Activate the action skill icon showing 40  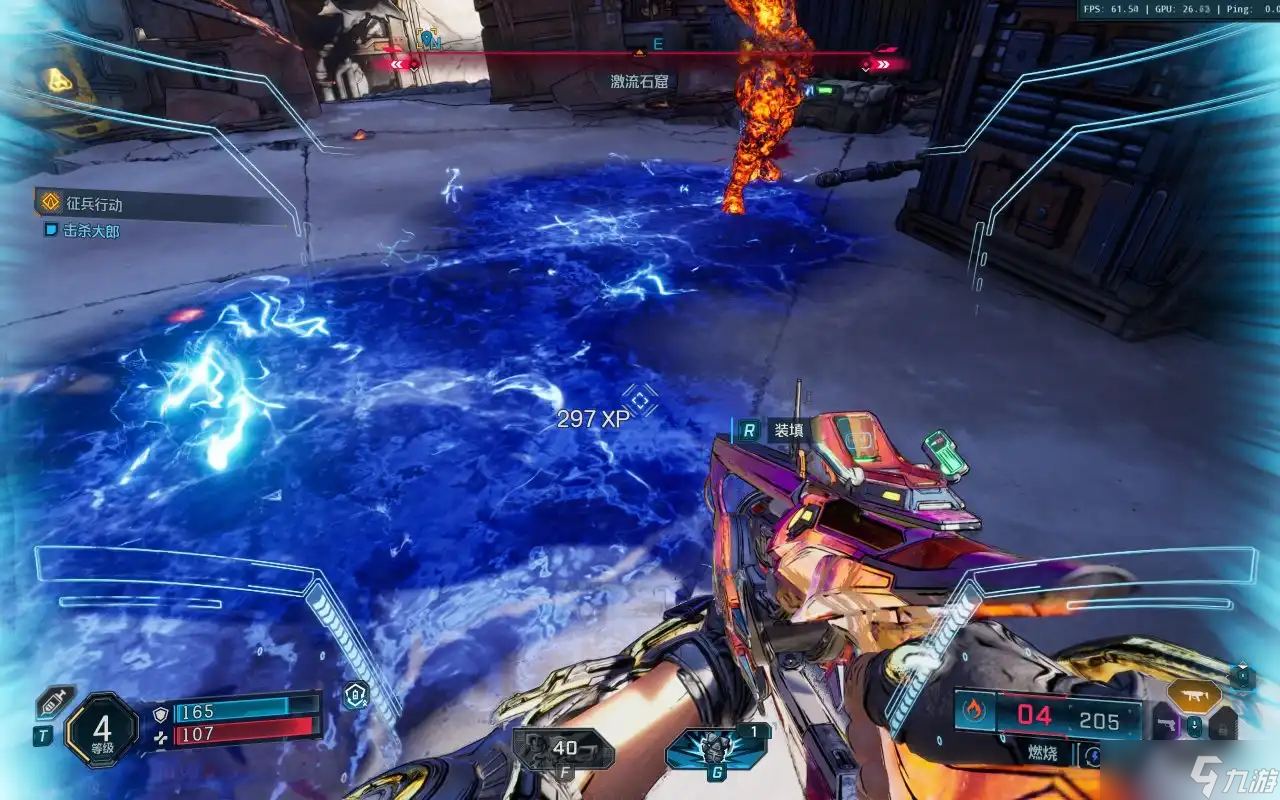pyautogui.click(x=562, y=748)
